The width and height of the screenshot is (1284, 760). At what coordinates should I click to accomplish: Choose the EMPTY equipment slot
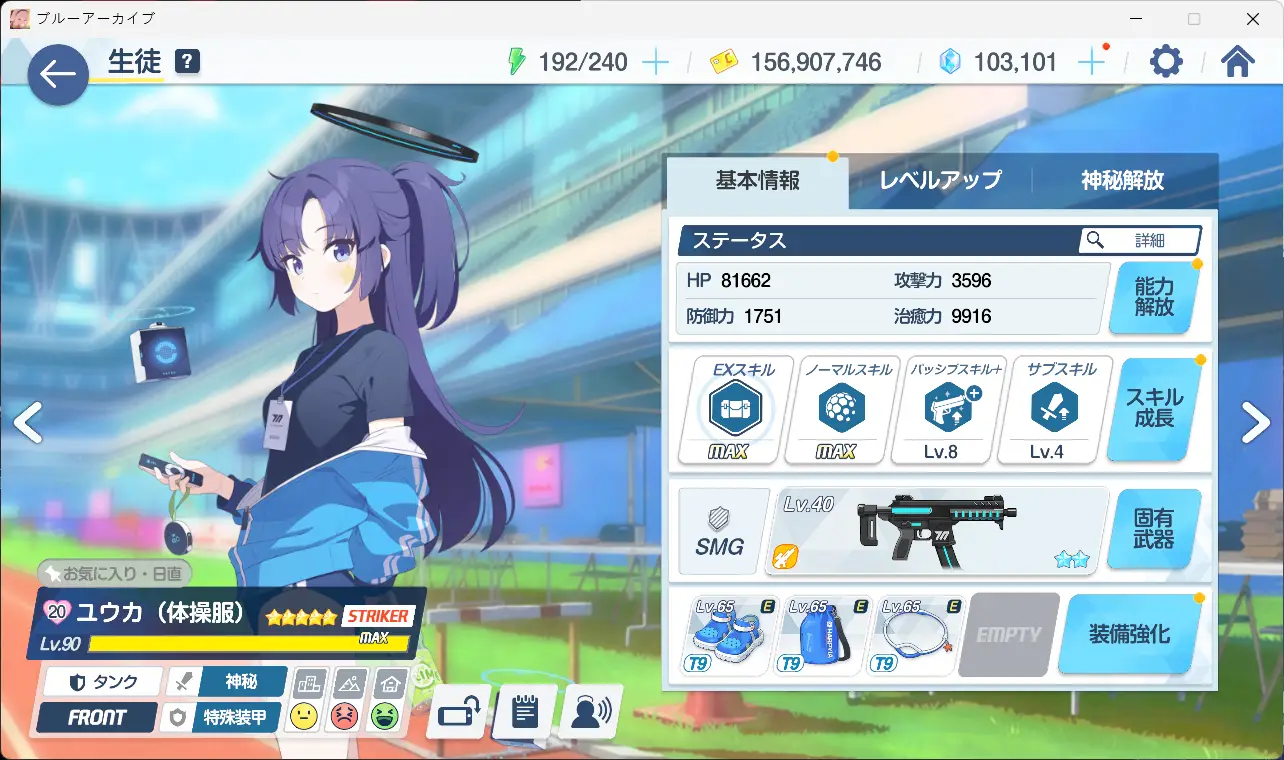click(1008, 635)
